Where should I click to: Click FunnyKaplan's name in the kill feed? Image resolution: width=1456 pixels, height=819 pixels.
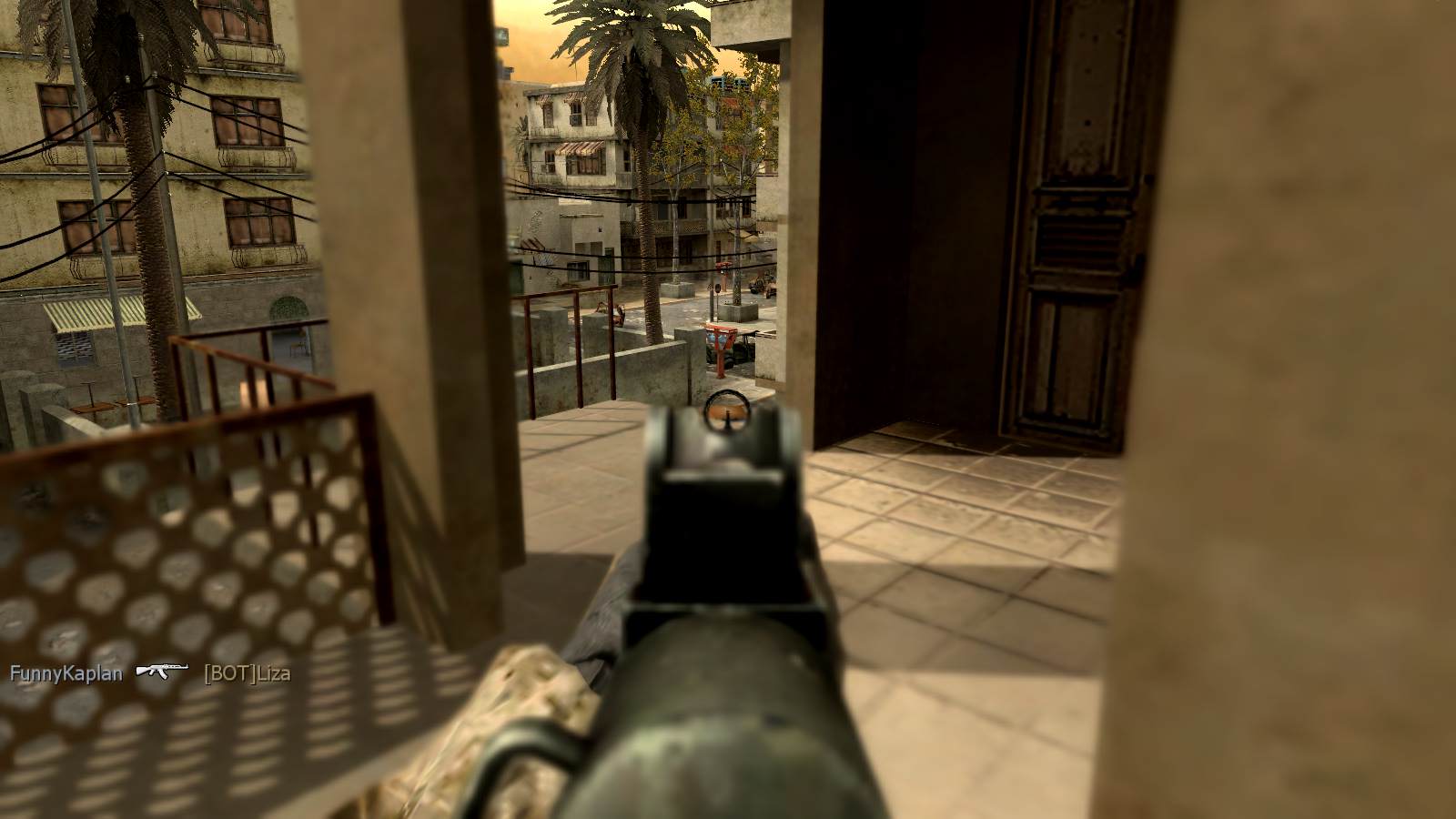point(66,673)
